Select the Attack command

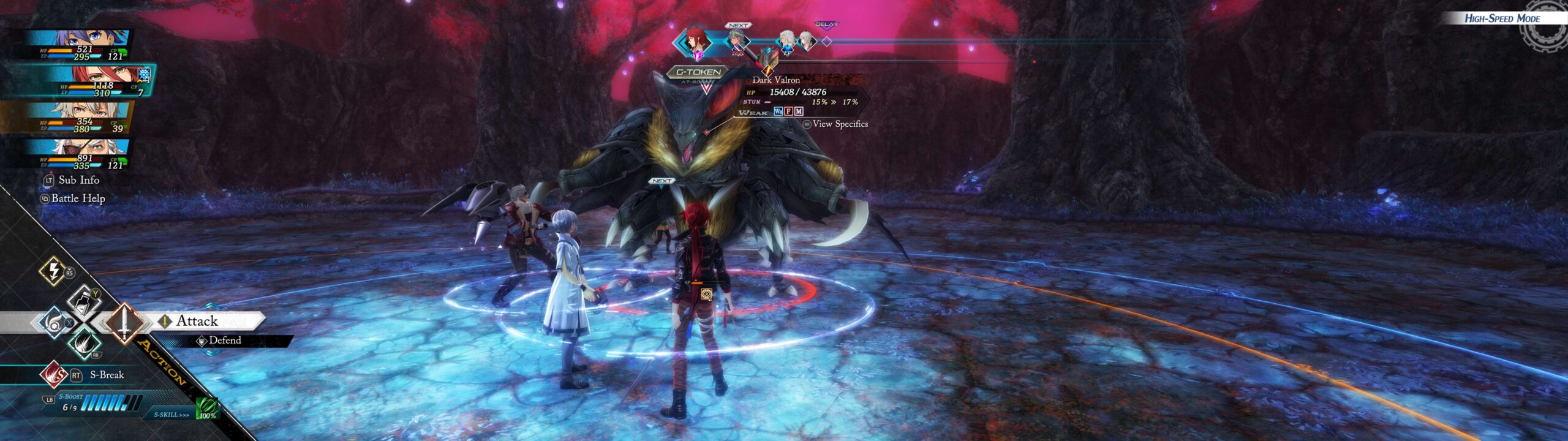(197, 321)
